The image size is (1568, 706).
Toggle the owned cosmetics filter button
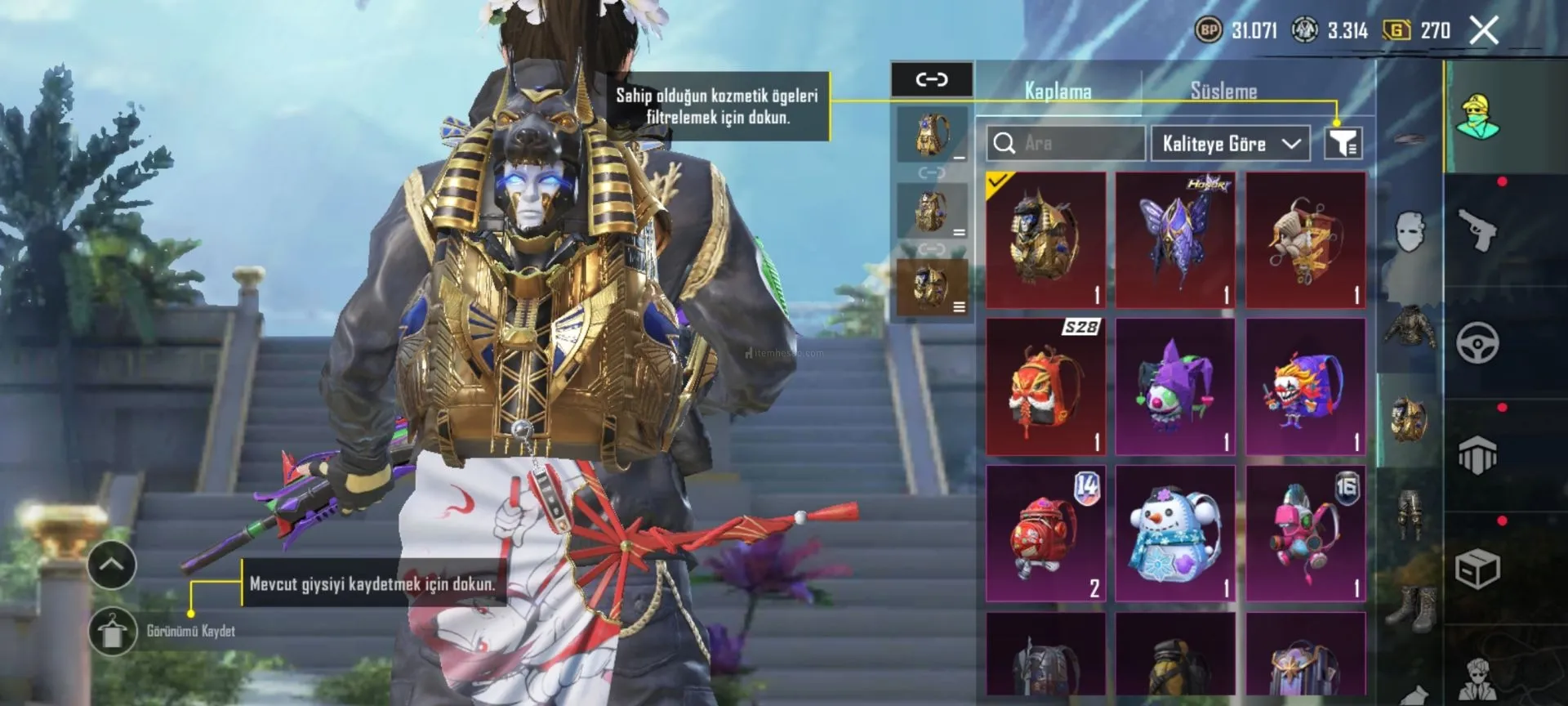[1343, 144]
